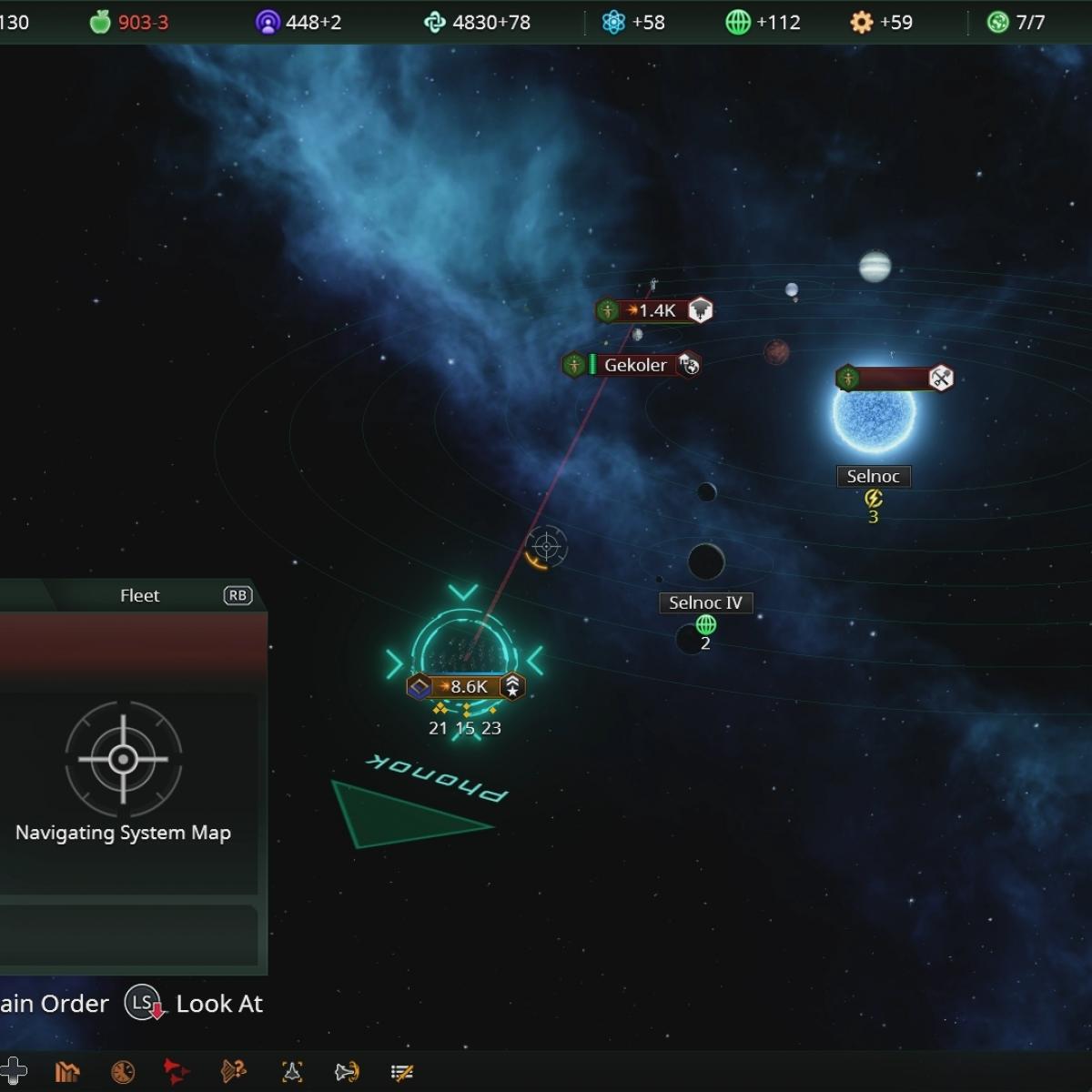Open the Fleet tab
1092x1092 pixels.
[x=140, y=595]
